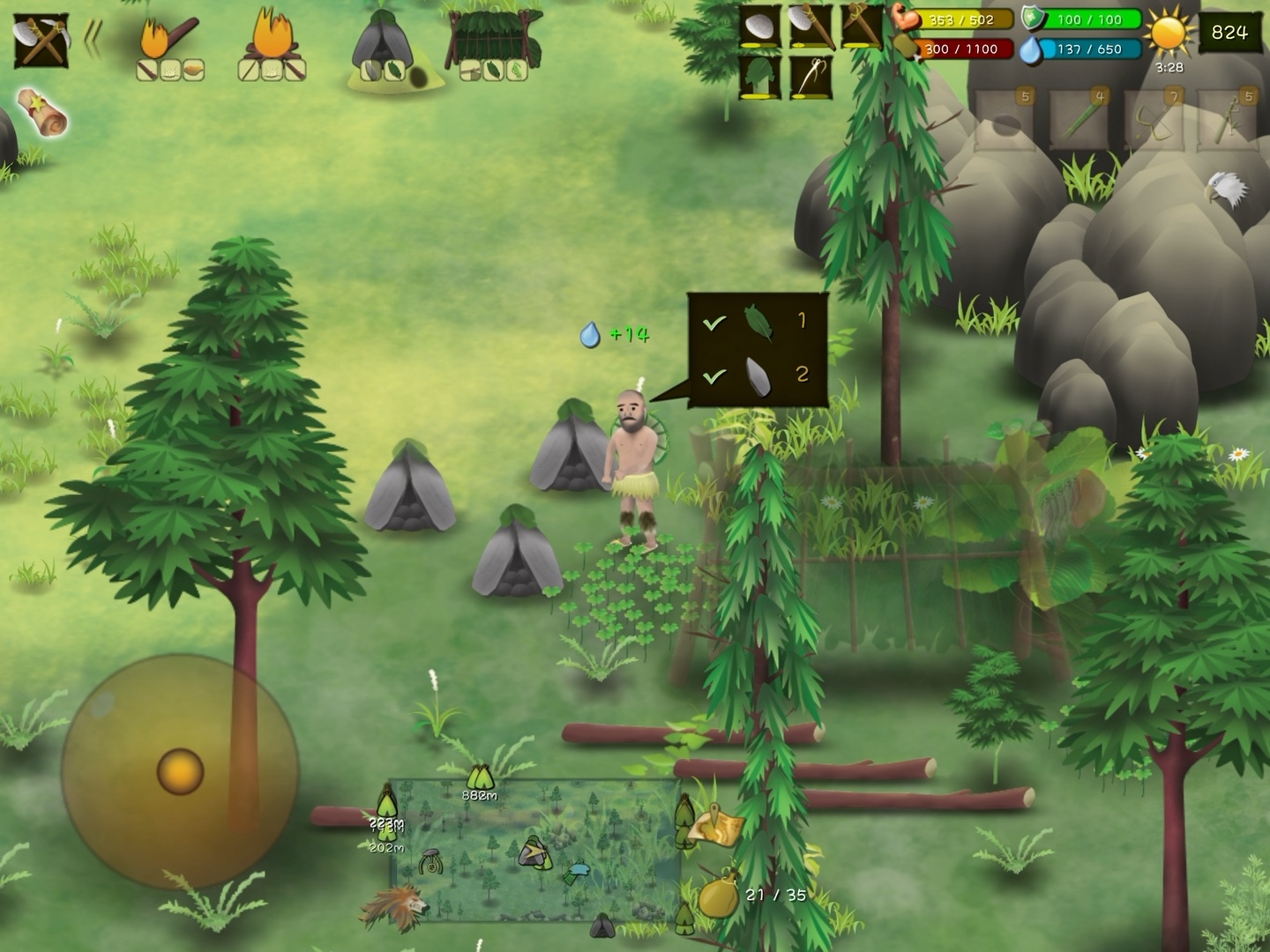
Task: Craft the burning torch recipe
Action: (169, 46)
